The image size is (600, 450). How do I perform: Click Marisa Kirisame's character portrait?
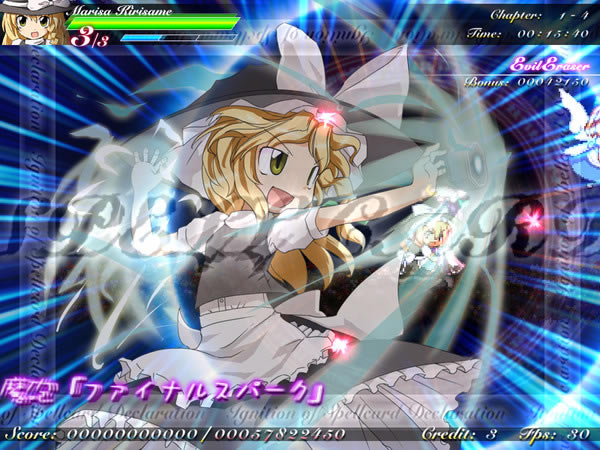34,23
